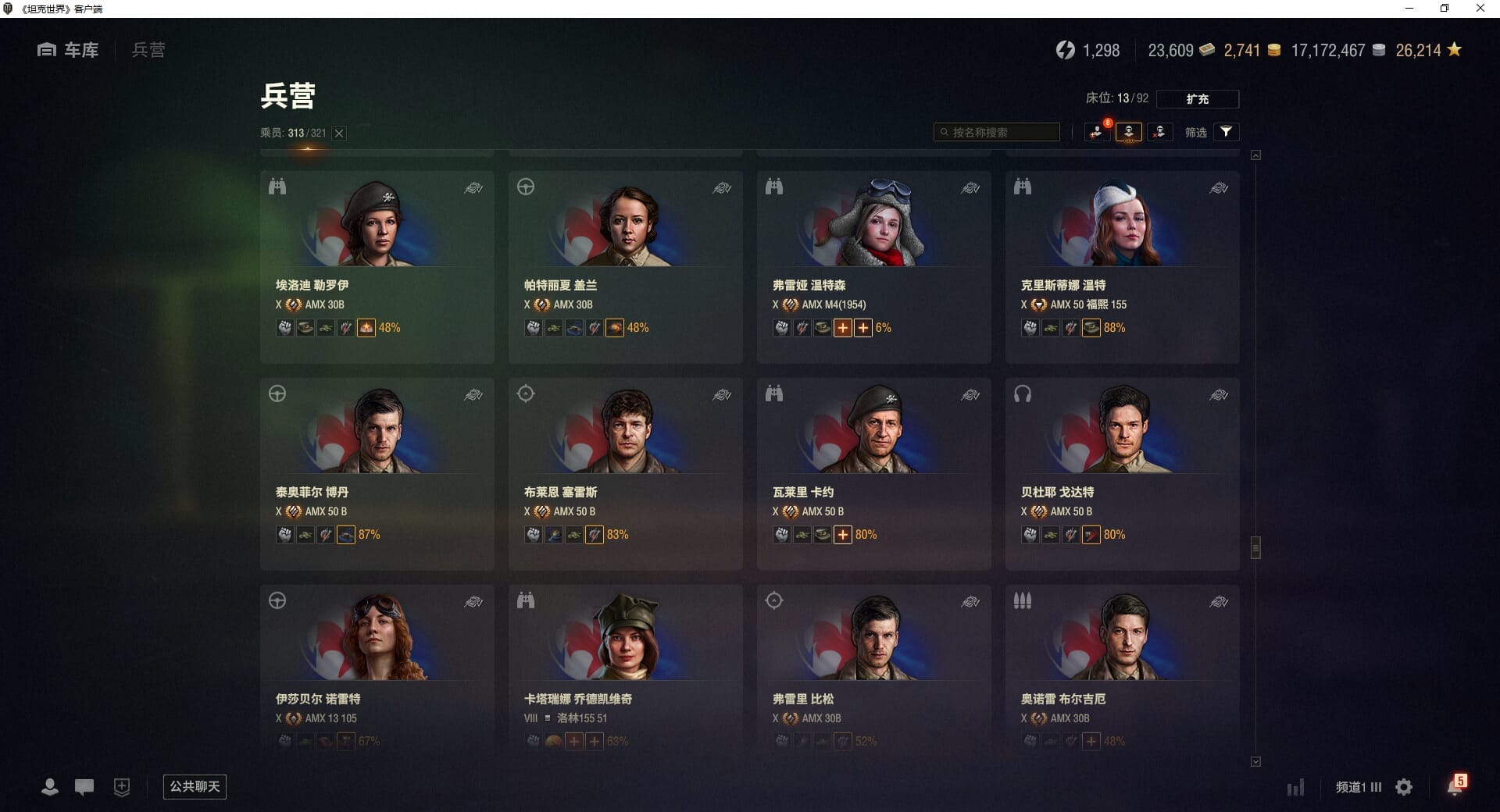Open the notification bell with badge 5
1500x812 pixels.
point(1455,786)
